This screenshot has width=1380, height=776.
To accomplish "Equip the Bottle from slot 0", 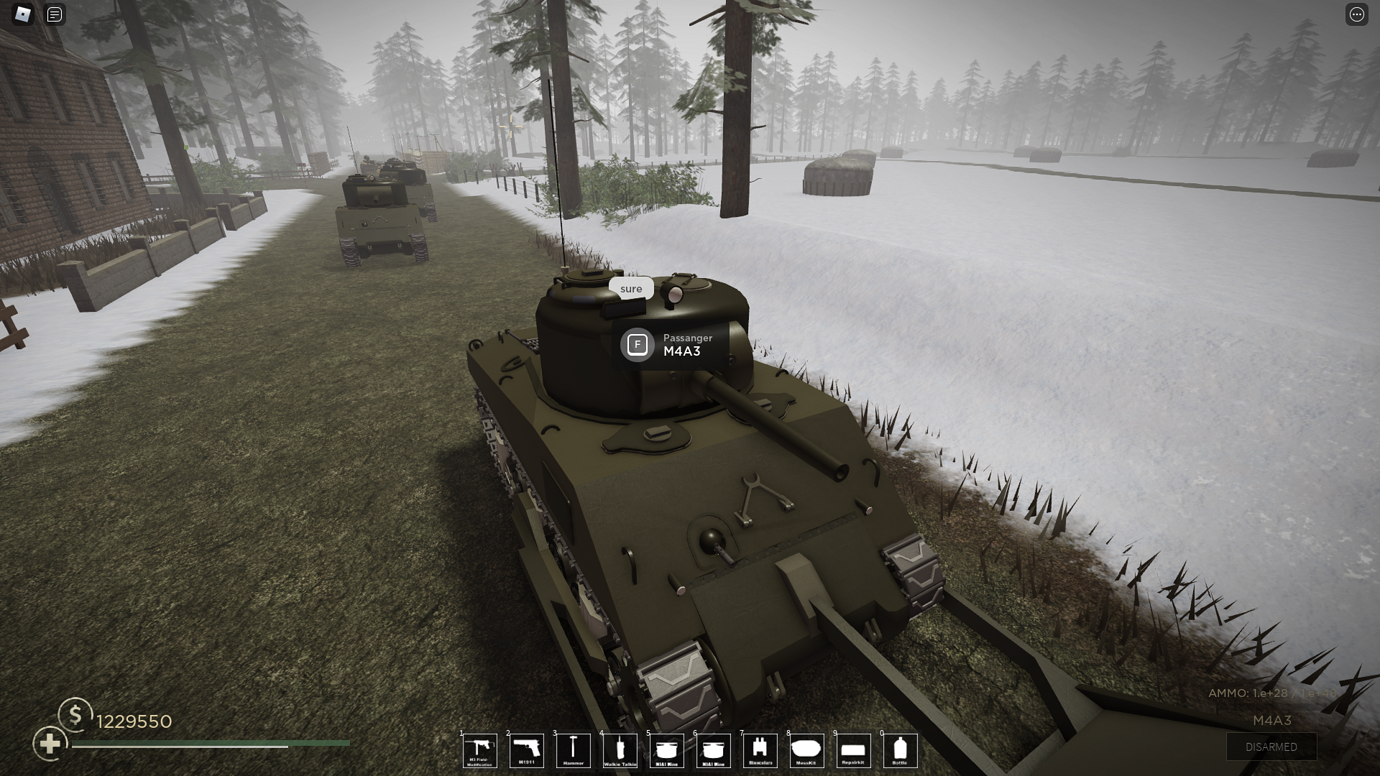I will (x=901, y=750).
